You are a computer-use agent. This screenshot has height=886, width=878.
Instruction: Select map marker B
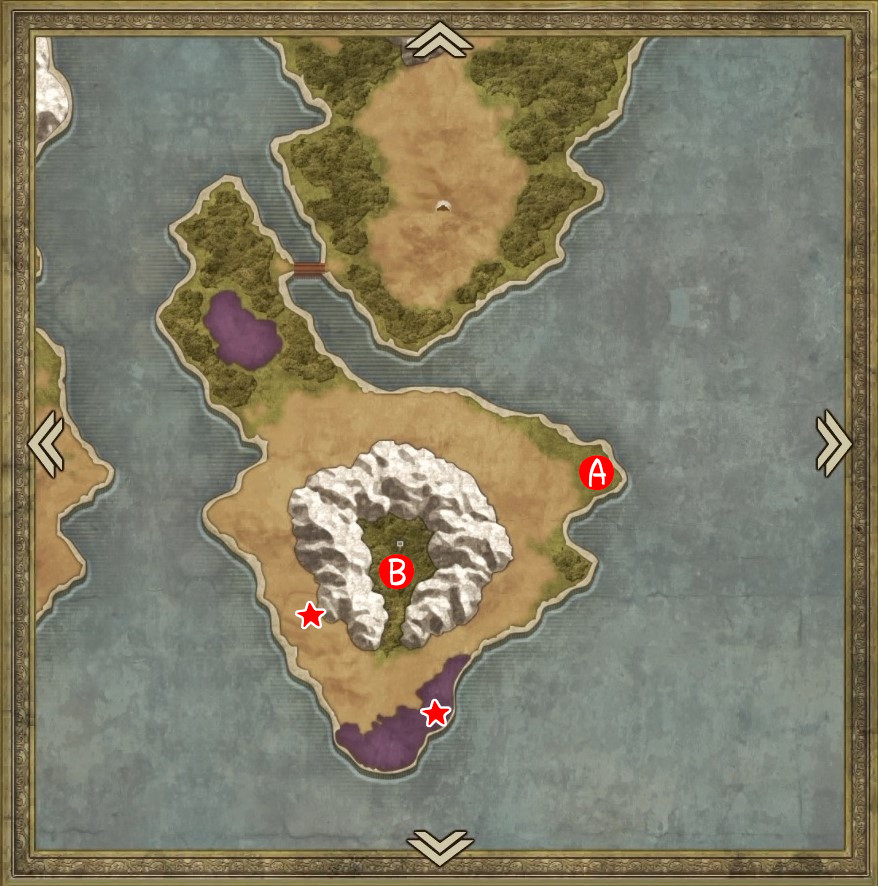397,572
